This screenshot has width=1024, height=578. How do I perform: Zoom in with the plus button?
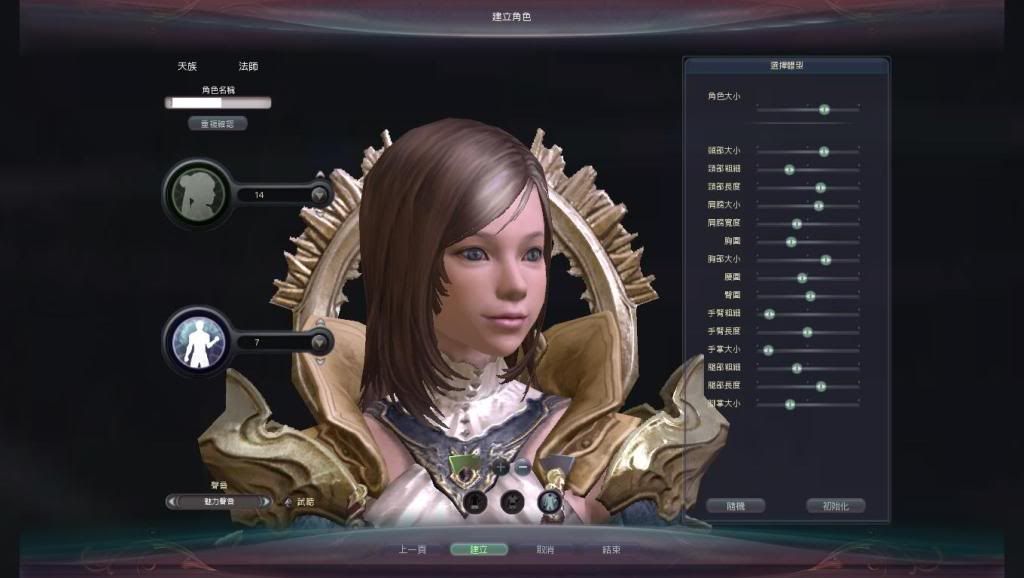pyautogui.click(x=501, y=466)
